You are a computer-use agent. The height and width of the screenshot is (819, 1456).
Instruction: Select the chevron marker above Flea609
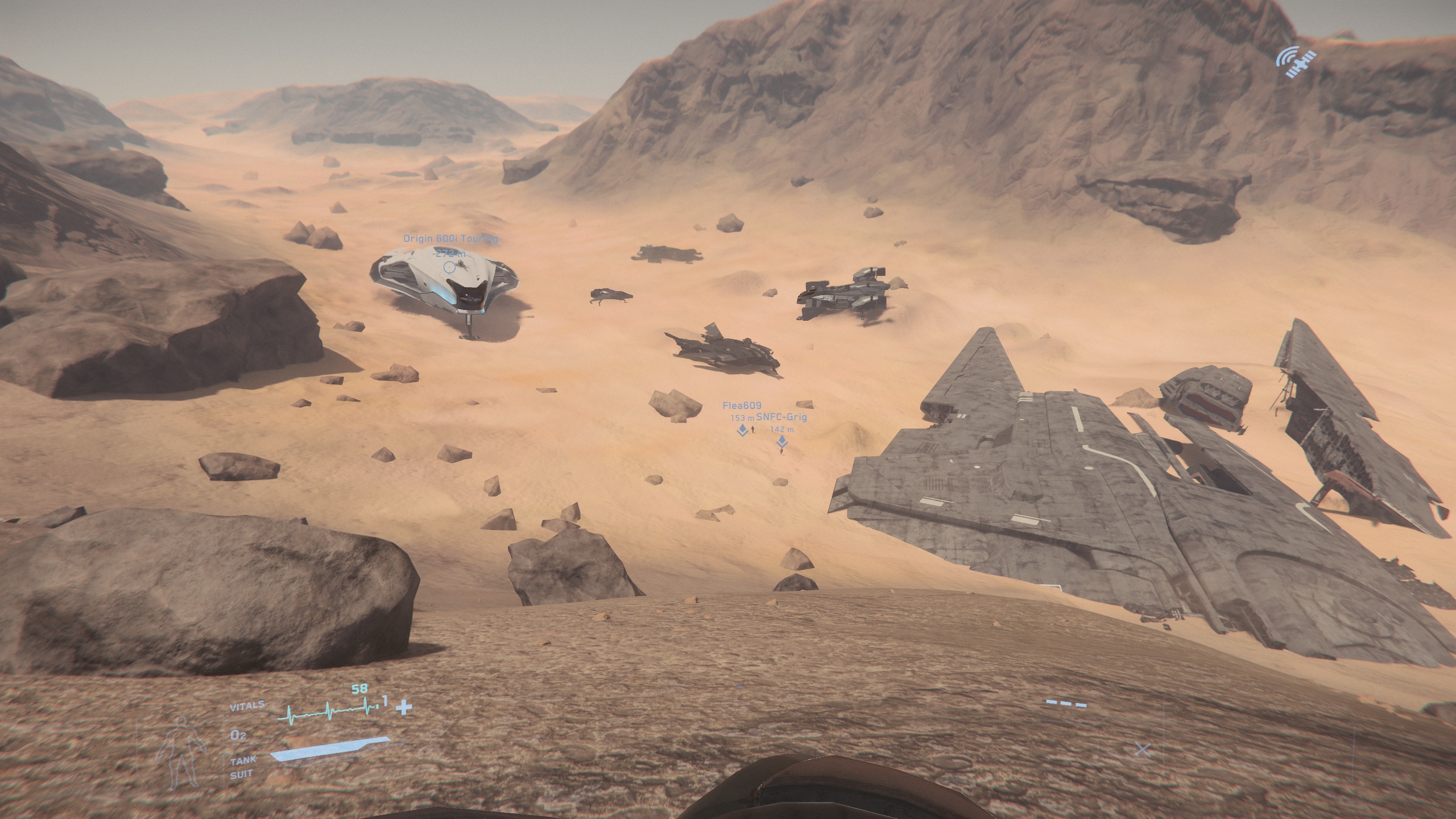click(742, 431)
